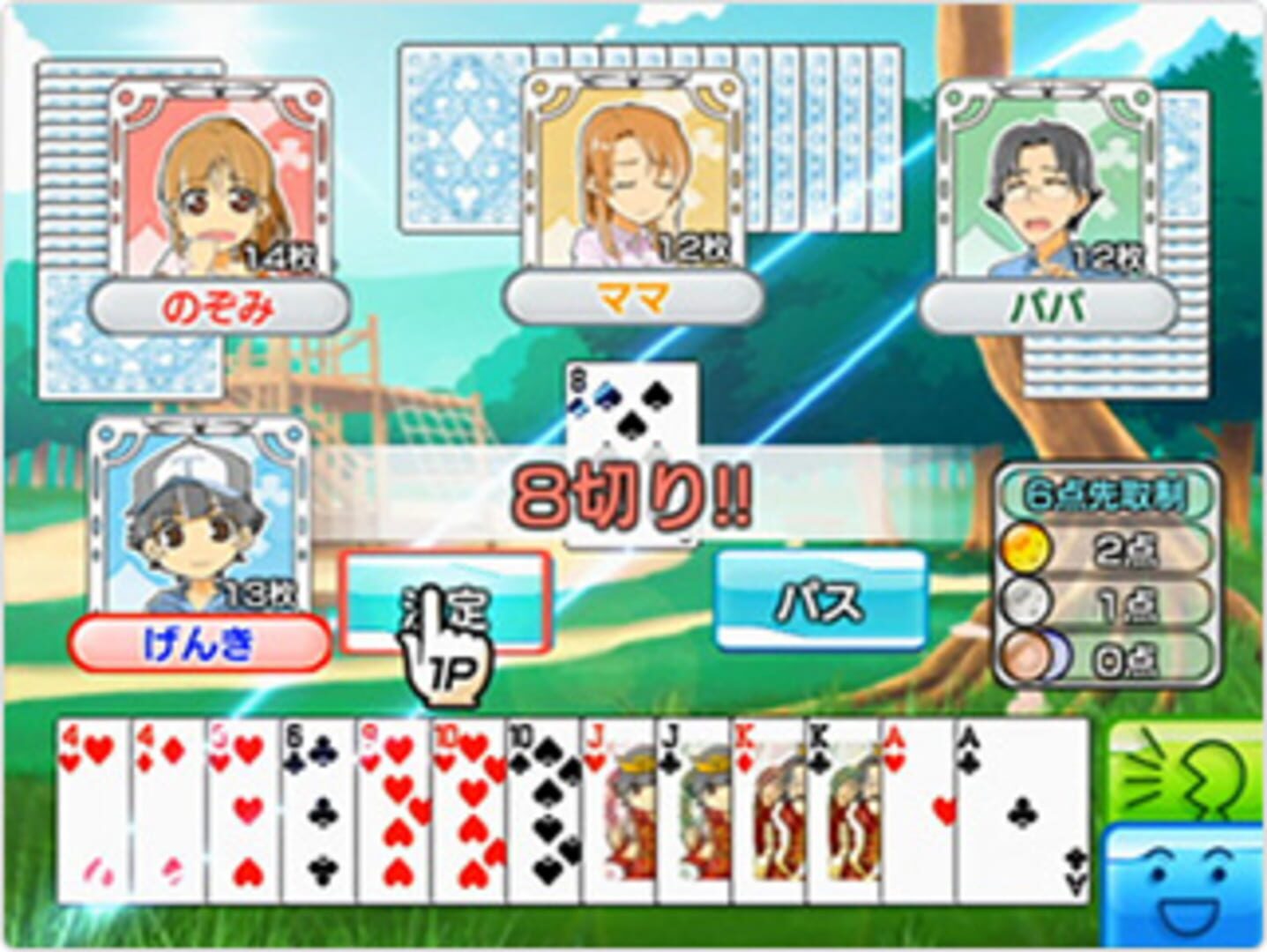Select the green shout emote icon
The image size is (1267, 952).
(1190, 767)
